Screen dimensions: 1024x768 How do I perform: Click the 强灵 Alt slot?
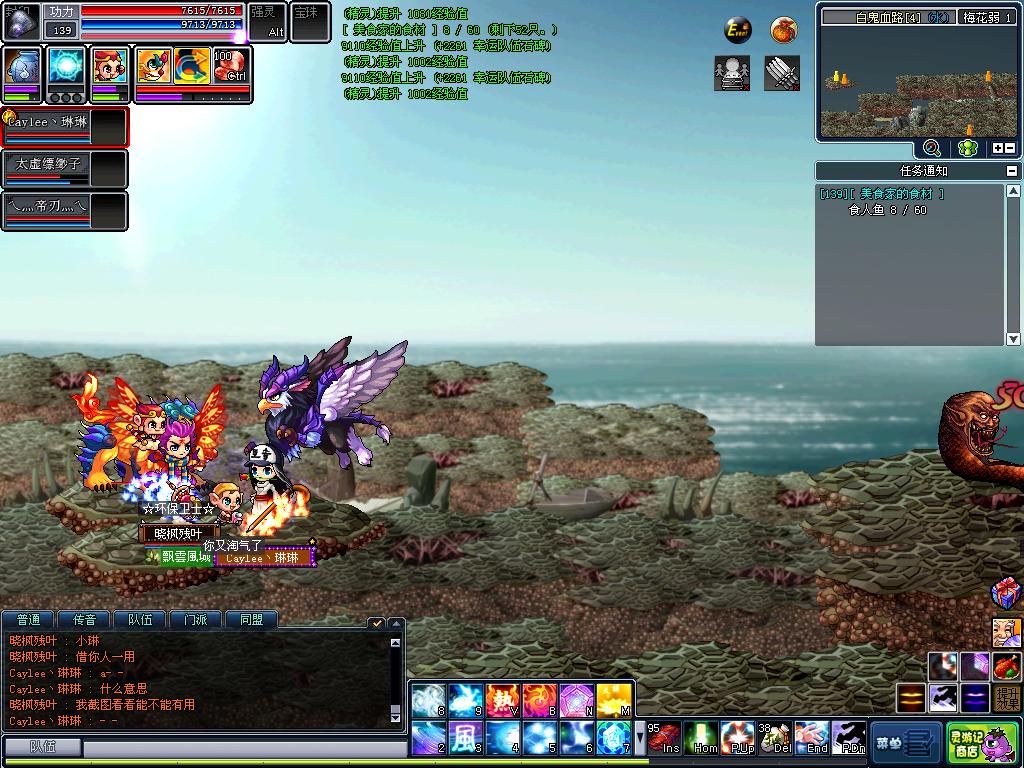[x=267, y=22]
